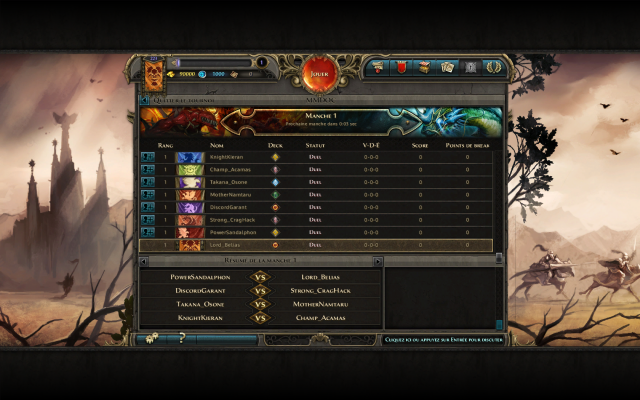Open the question mark help button

(x=182, y=339)
